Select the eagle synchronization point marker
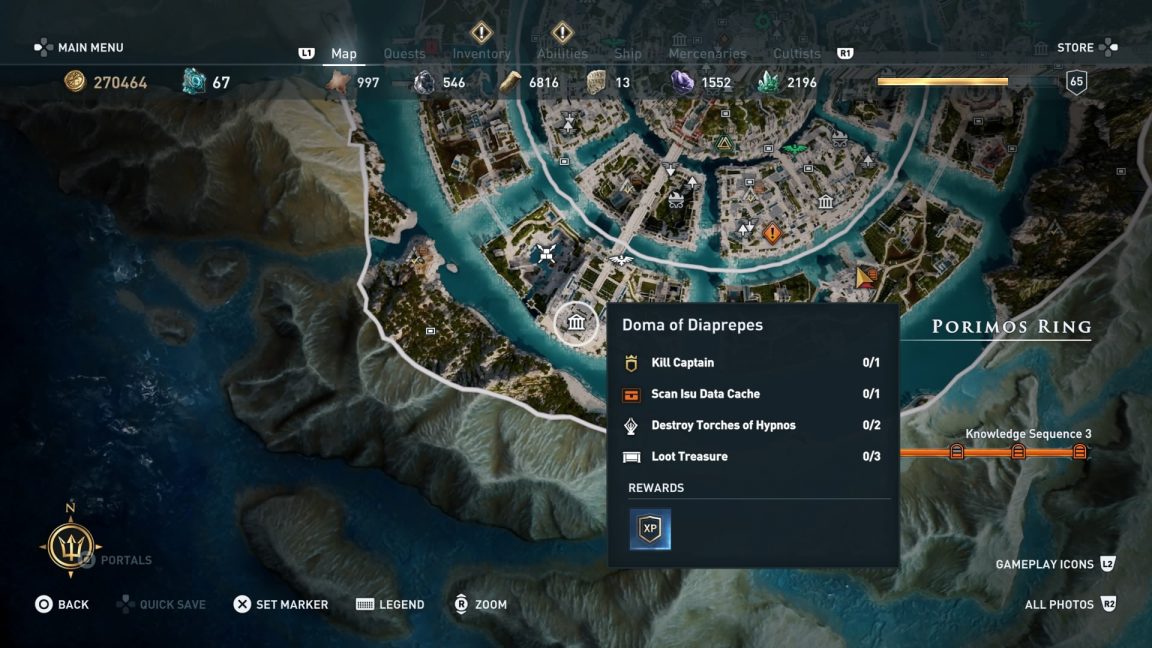Image resolution: width=1152 pixels, height=648 pixels. [621, 260]
